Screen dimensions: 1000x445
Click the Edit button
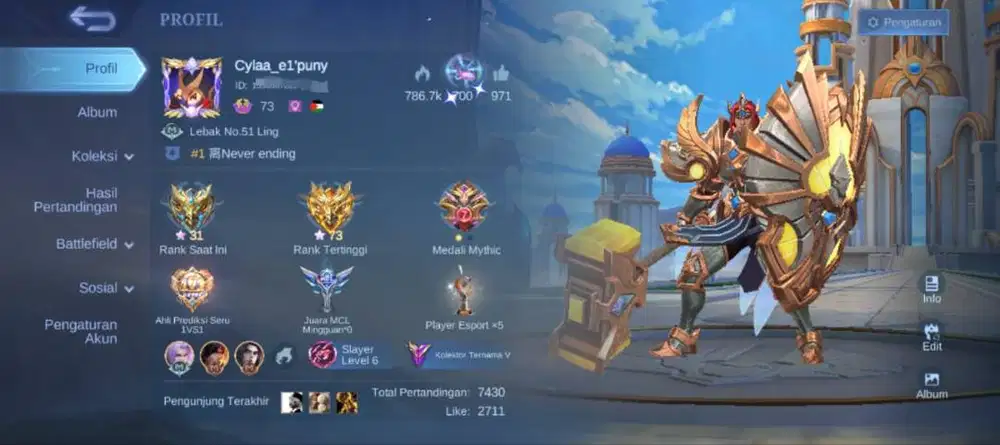(x=932, y=336)
